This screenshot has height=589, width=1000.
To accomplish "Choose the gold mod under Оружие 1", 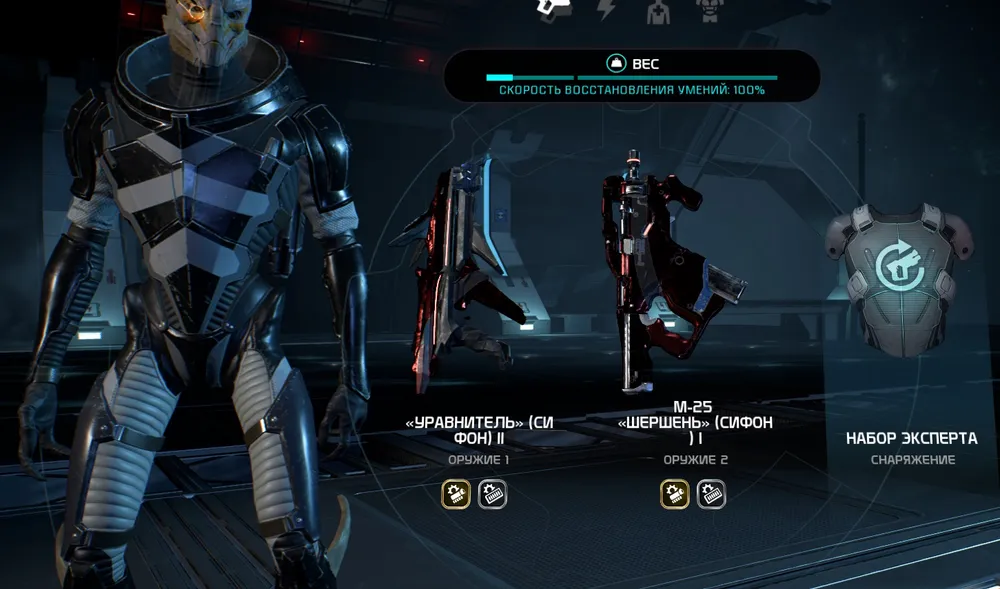I will click(456, 493).
